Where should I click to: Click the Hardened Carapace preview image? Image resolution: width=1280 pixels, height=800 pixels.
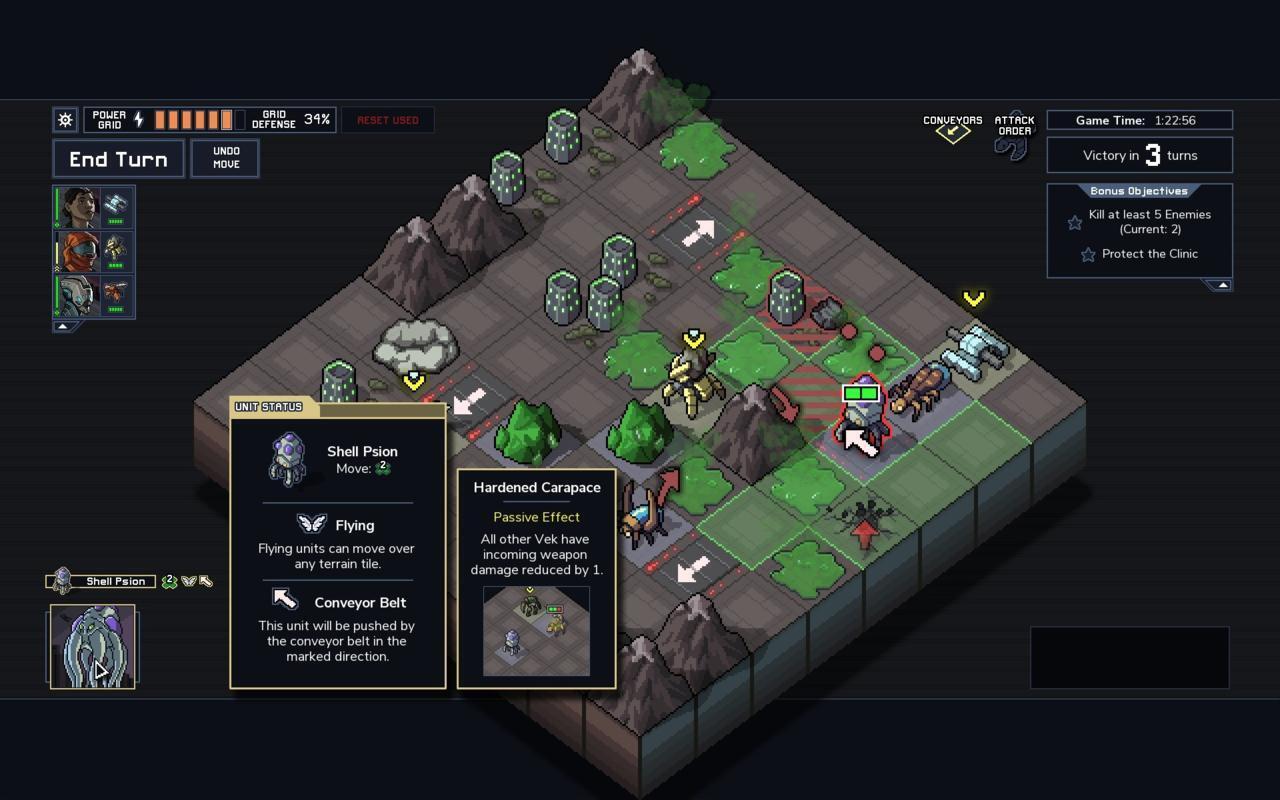click(536, 631)
